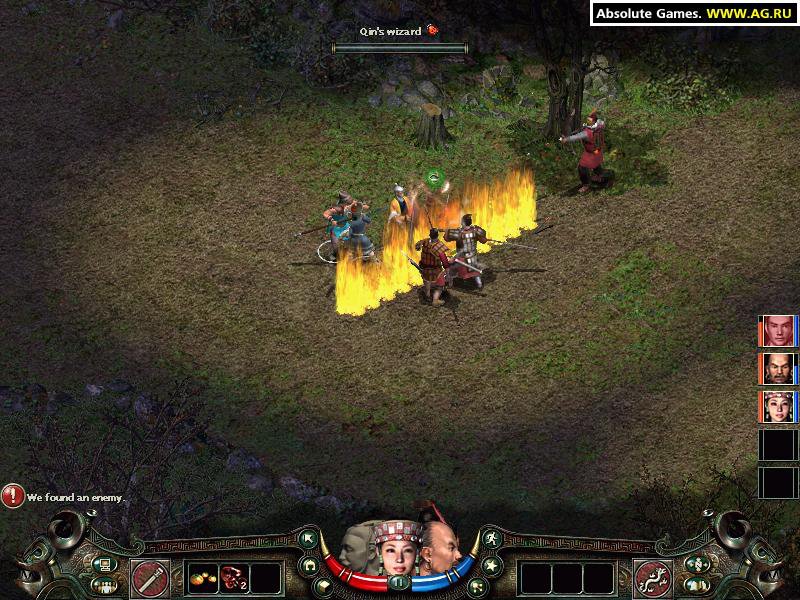
Task: Toggle the running man movement button
Action: 491,539
